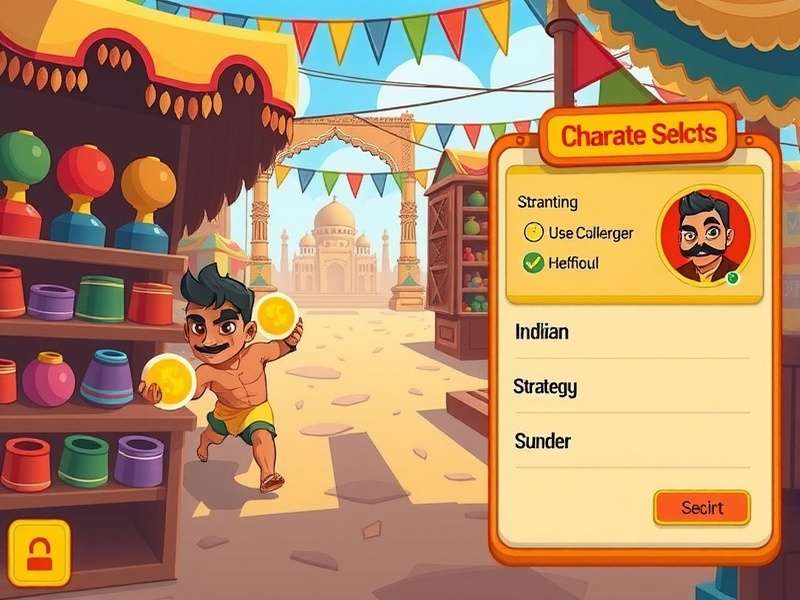The width and height of the screenshot is (800, 600).
Task: Select the Indlian list row
Action: point(630,333)
